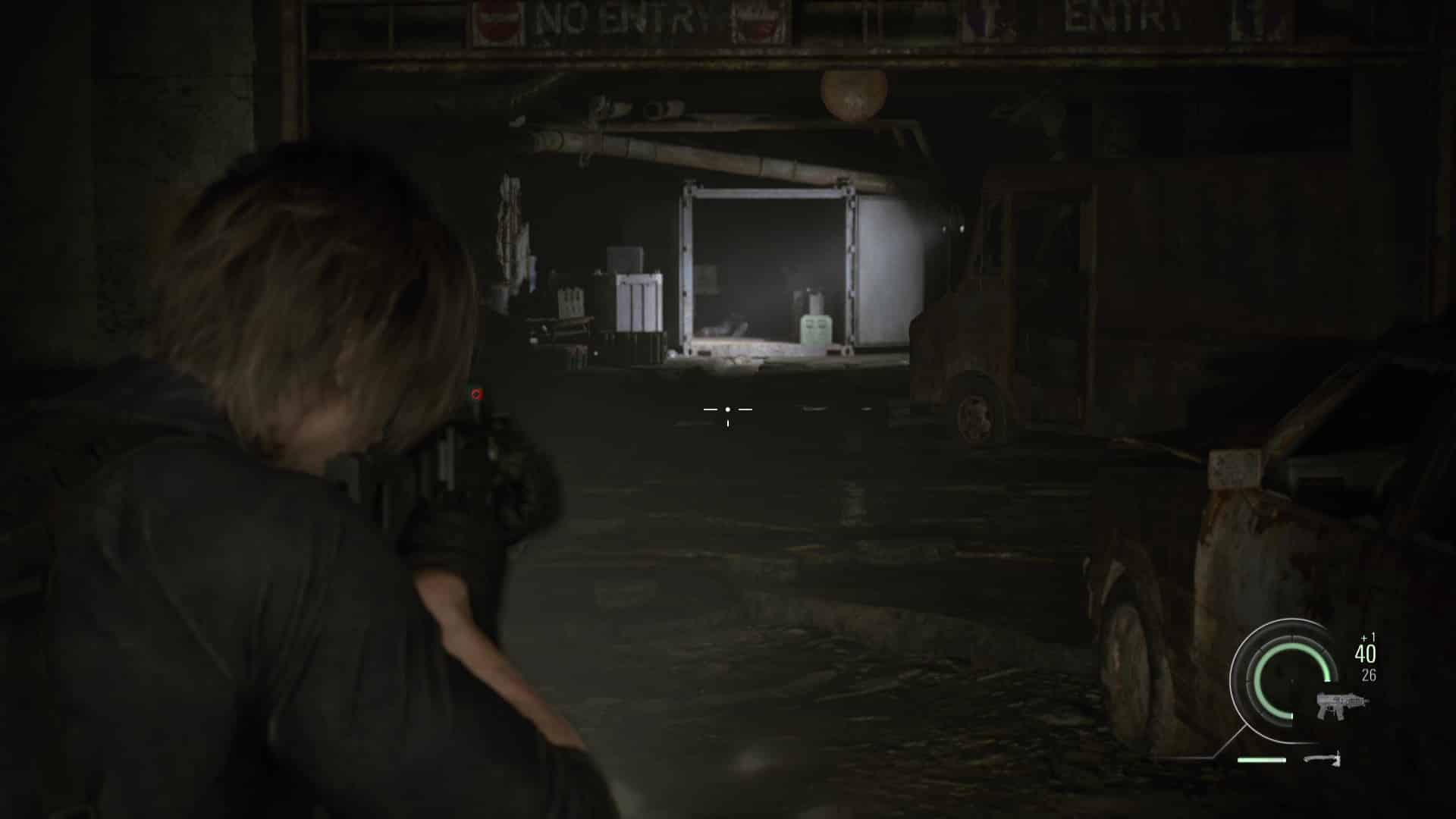Click the green knife durability bar
Screen dimensions: 1456x819
pos(1262,760)
